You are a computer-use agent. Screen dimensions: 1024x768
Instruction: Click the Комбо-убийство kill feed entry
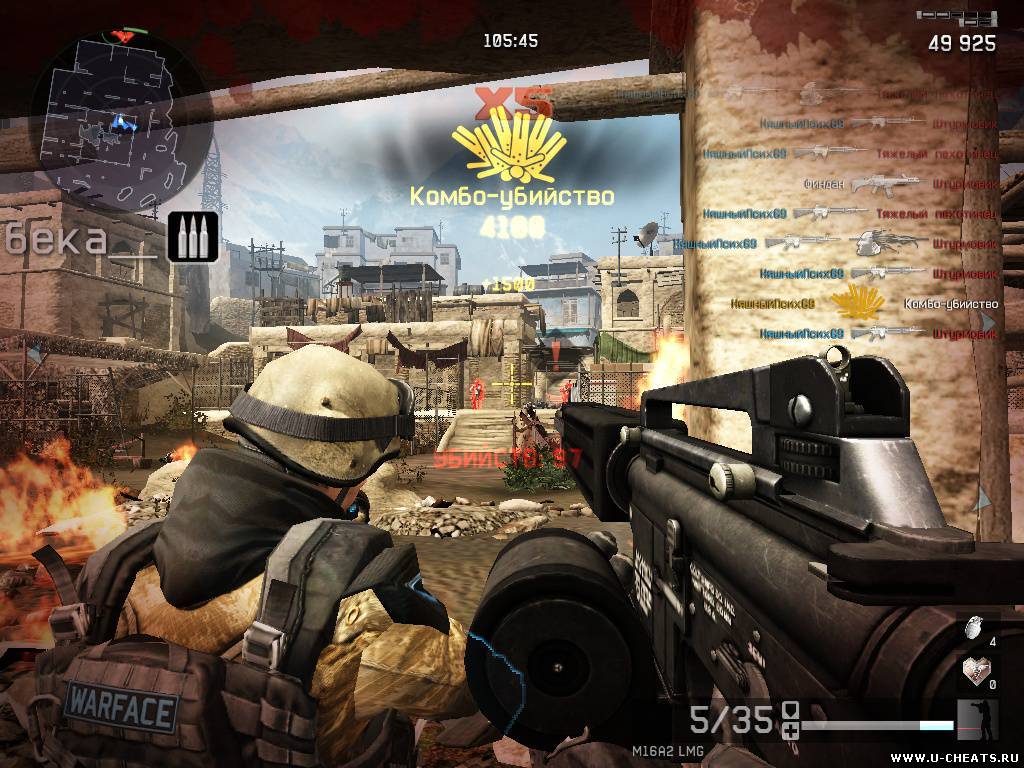[864, 303]
